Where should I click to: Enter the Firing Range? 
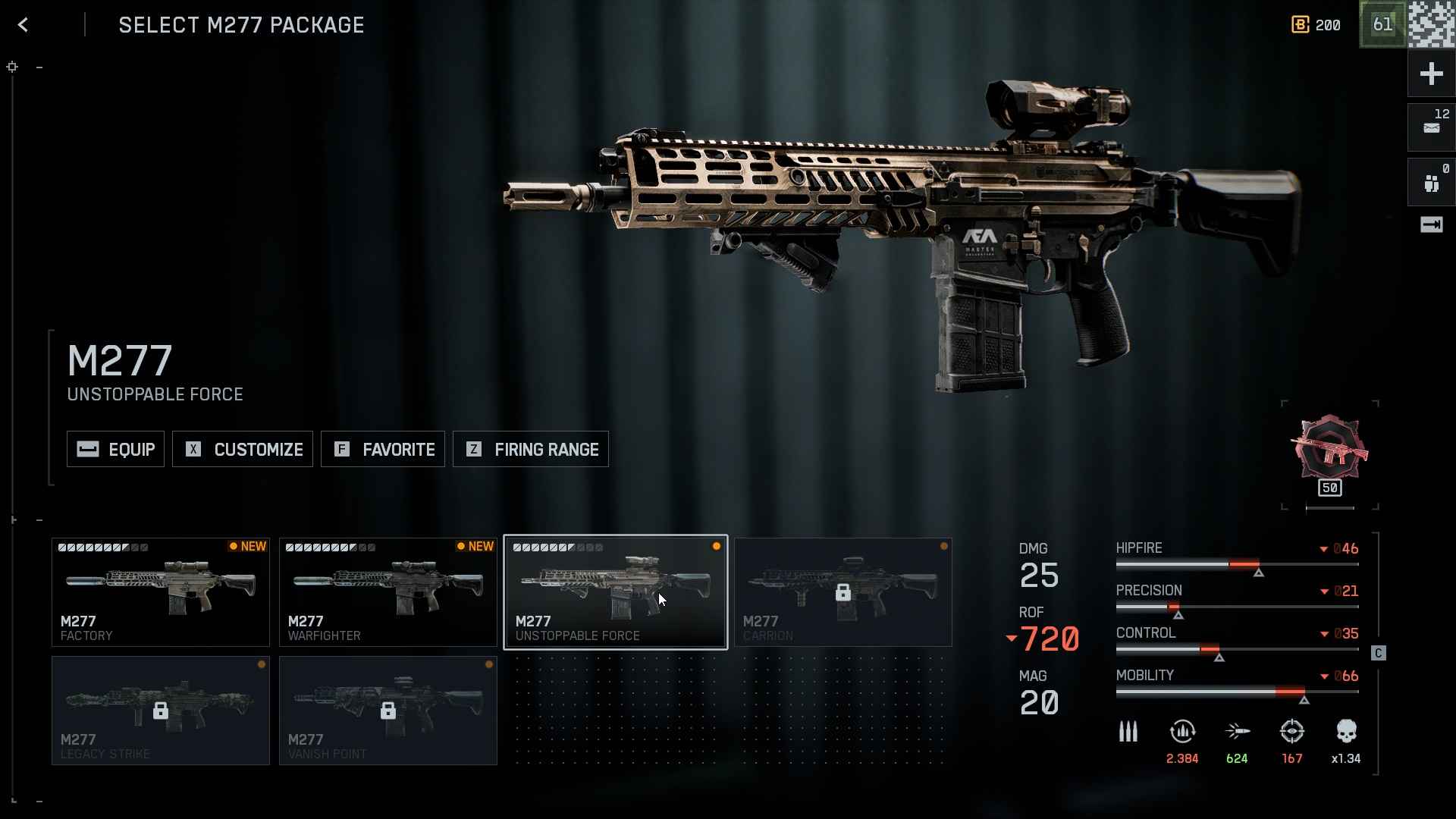(x=531, y=449)
